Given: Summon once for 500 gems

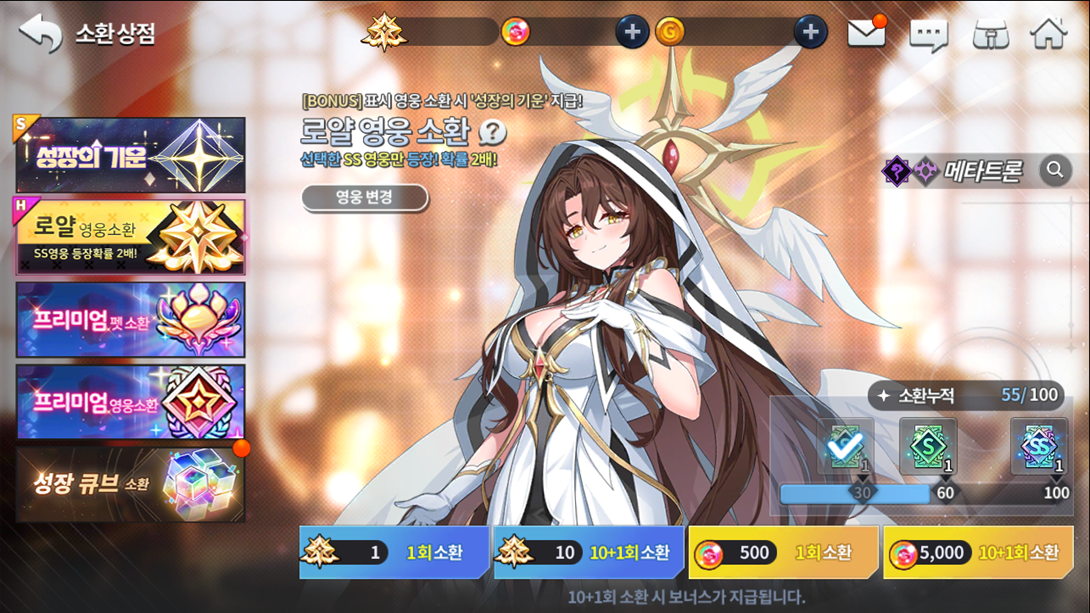Looking at the screenshot, I should (x=783, y=552).
